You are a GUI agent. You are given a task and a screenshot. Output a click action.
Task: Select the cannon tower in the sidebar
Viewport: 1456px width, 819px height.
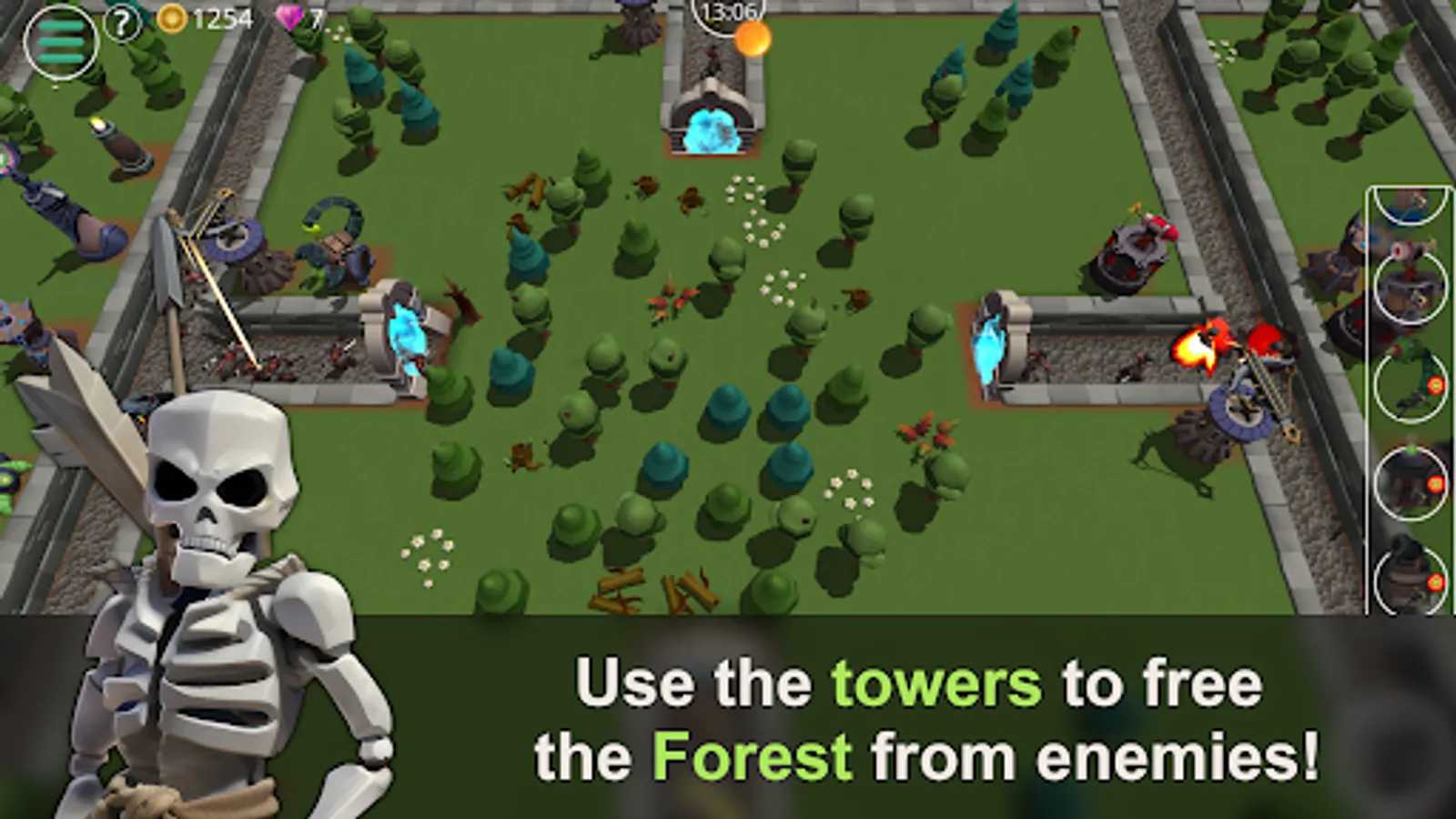coord(1410,574)
